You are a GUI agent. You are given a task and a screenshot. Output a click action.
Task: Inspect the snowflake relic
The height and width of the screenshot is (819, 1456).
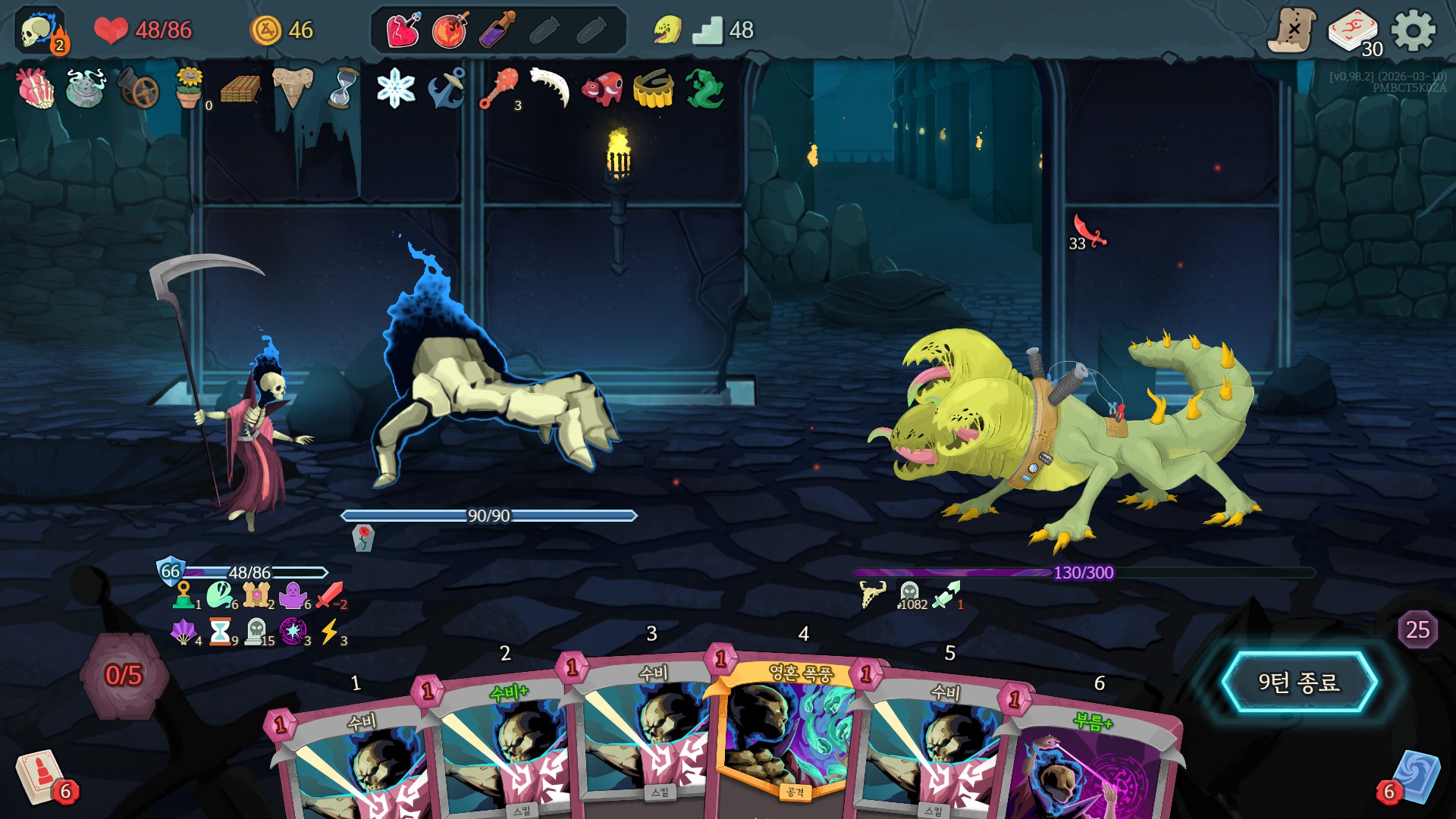[396, 89]
